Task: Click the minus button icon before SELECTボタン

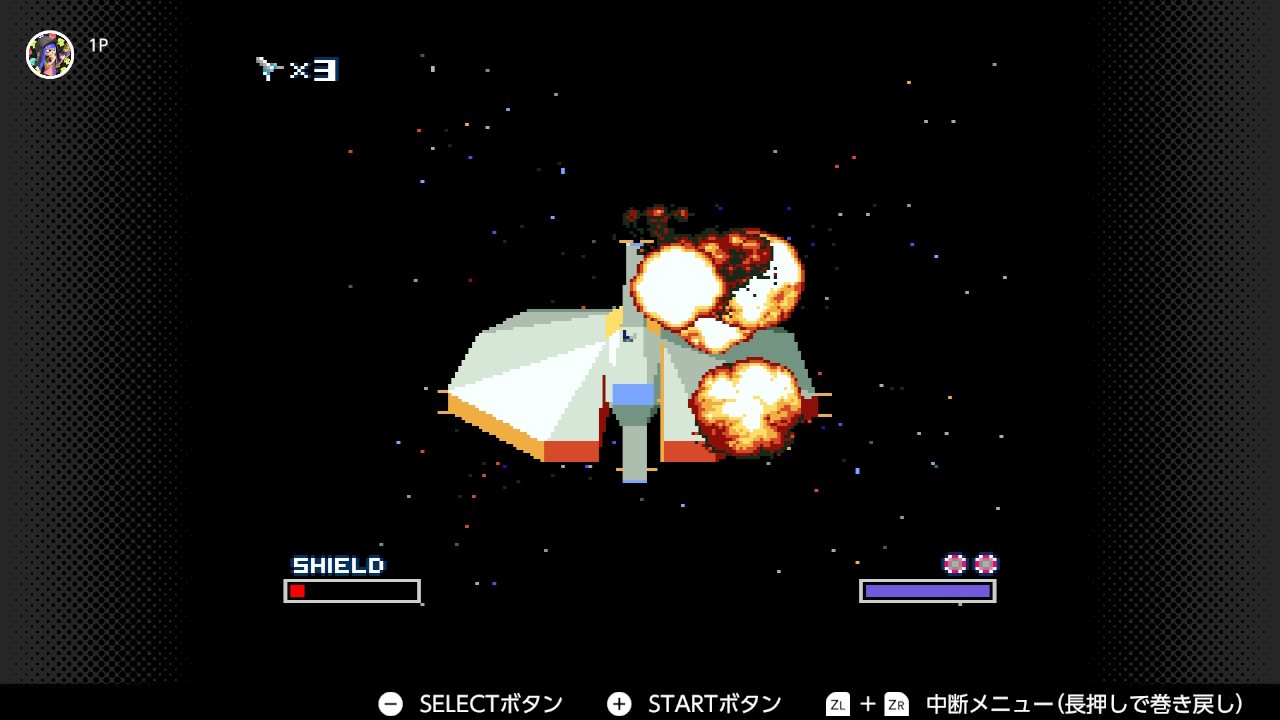Action: coord(391,703)
